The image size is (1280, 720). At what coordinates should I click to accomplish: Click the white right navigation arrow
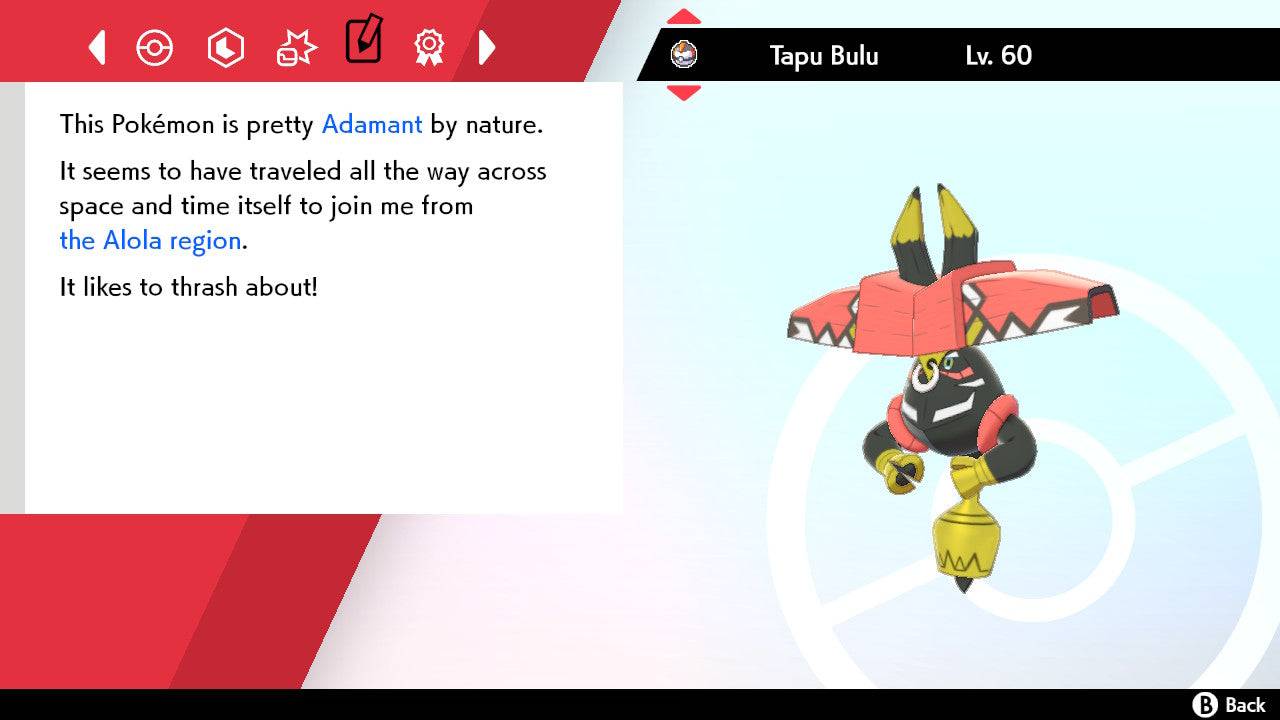(487, 46)
